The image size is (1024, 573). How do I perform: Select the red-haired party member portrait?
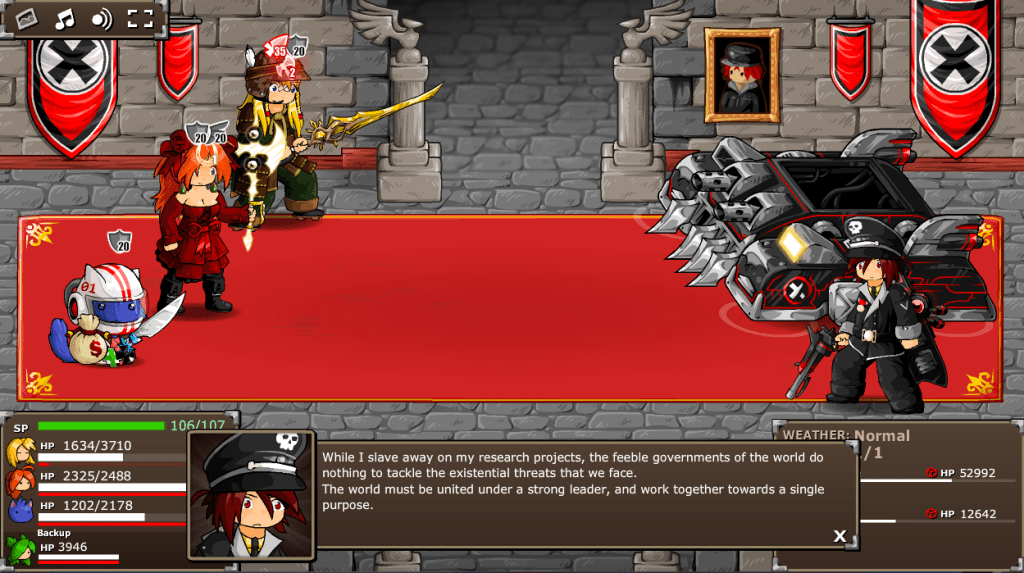(19, 481)
